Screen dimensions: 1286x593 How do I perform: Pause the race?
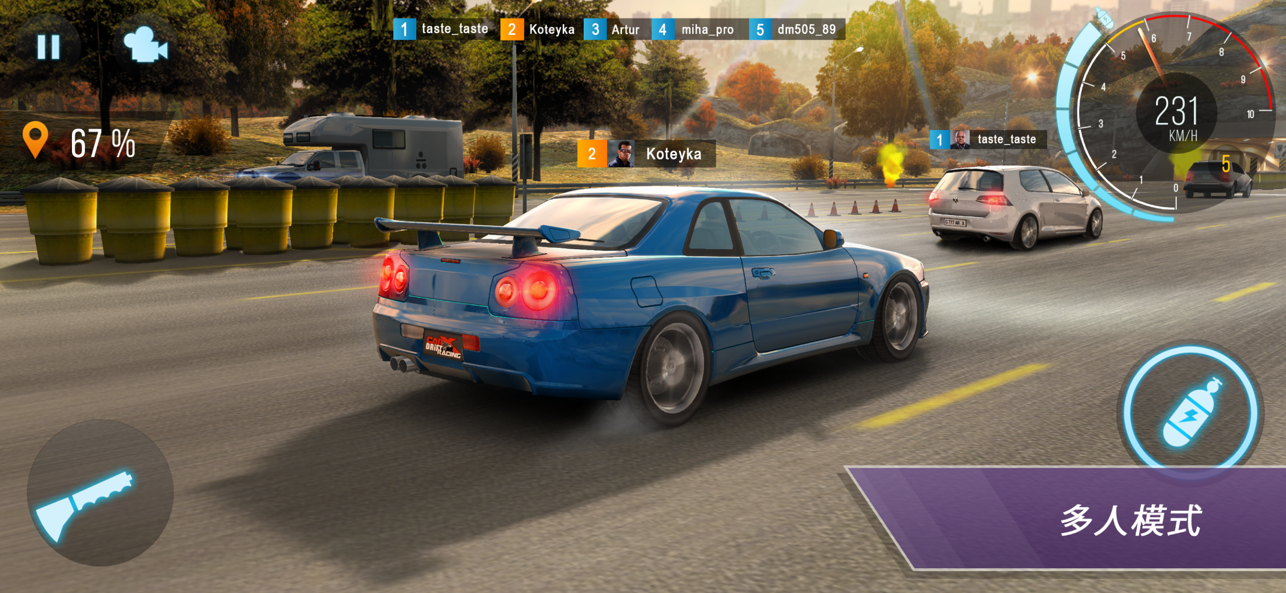point(48,46)
